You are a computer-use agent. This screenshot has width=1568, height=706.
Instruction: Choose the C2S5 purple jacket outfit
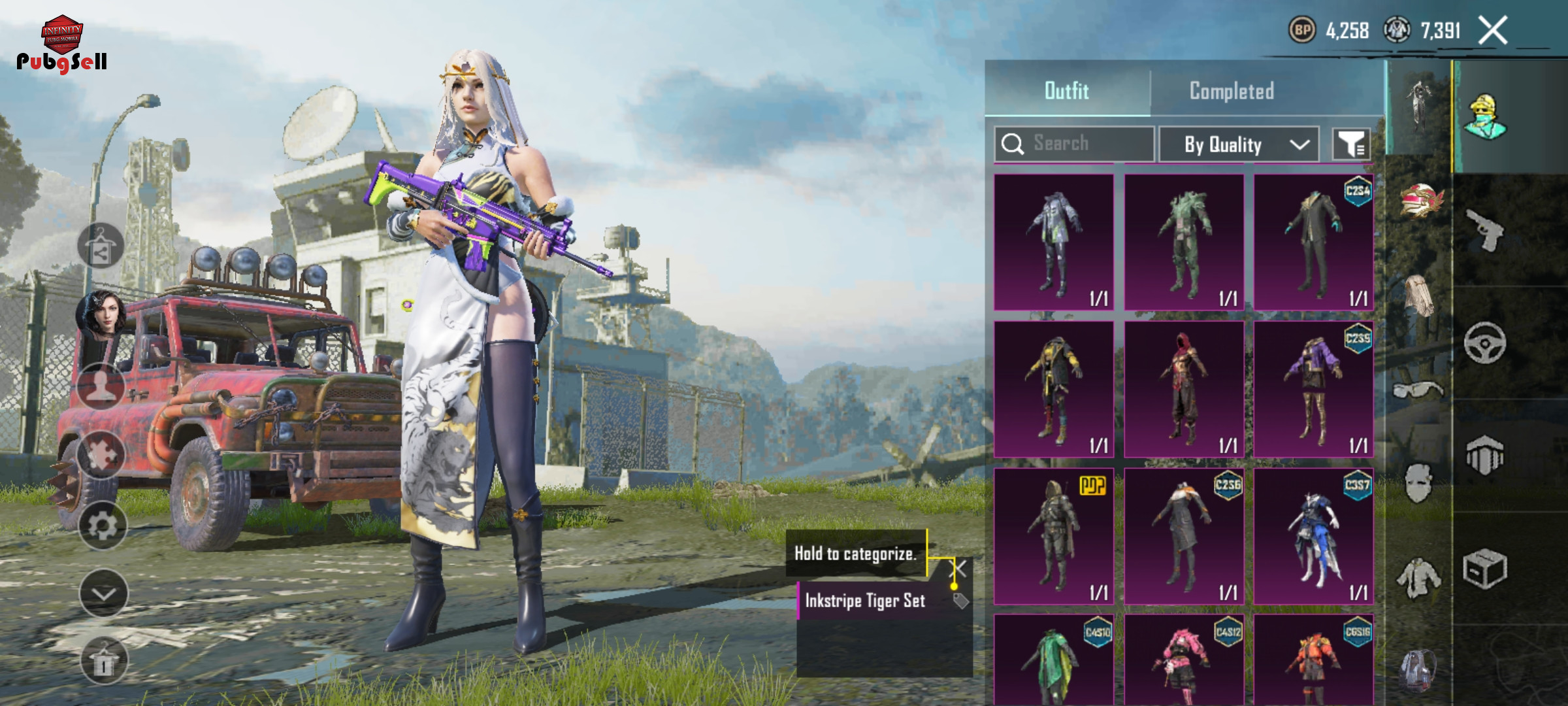click(1314, 390)
